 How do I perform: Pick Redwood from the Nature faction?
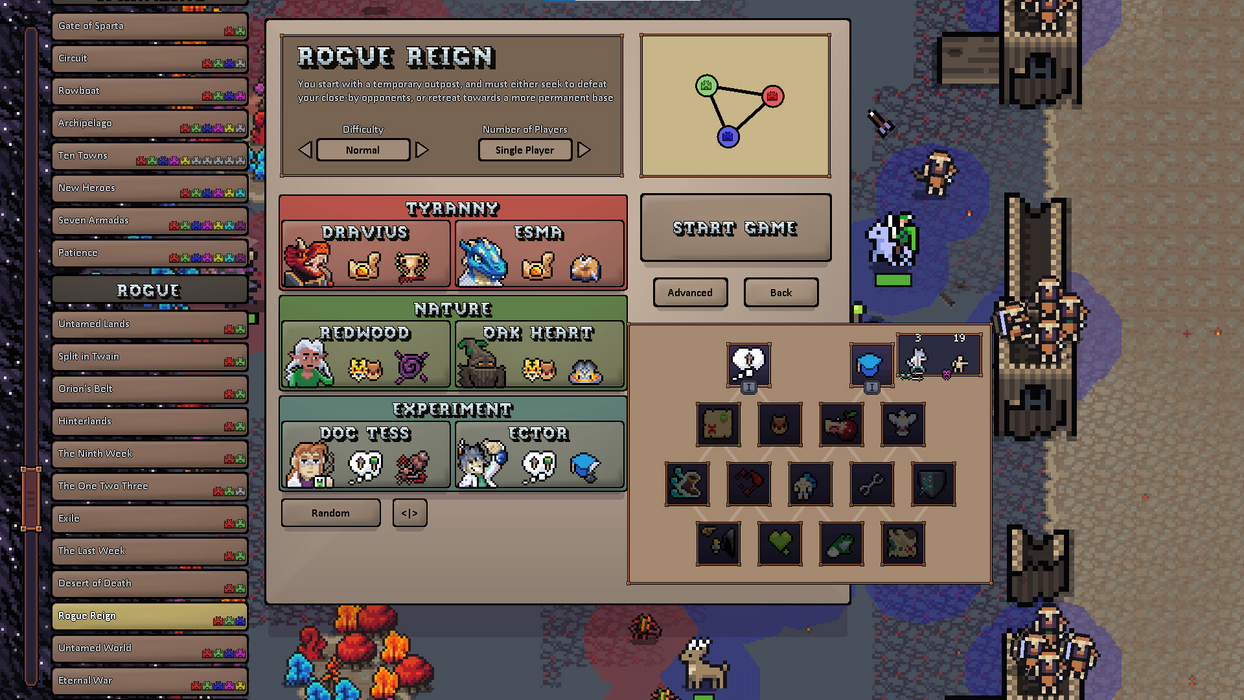click(365, 355)
